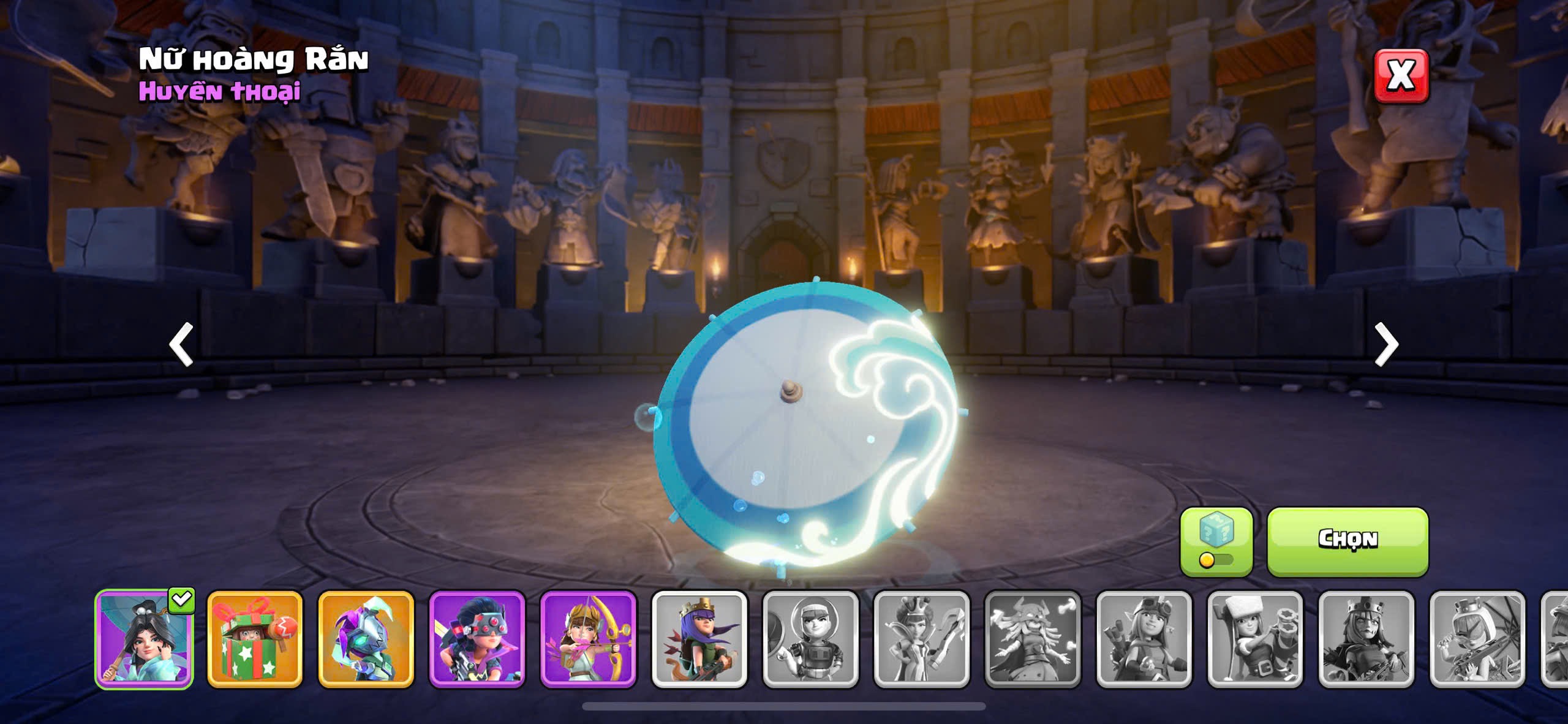This screenshot has height=724, width=1568.
Task: Pick the purple jester armored skin
Action: 366,639
